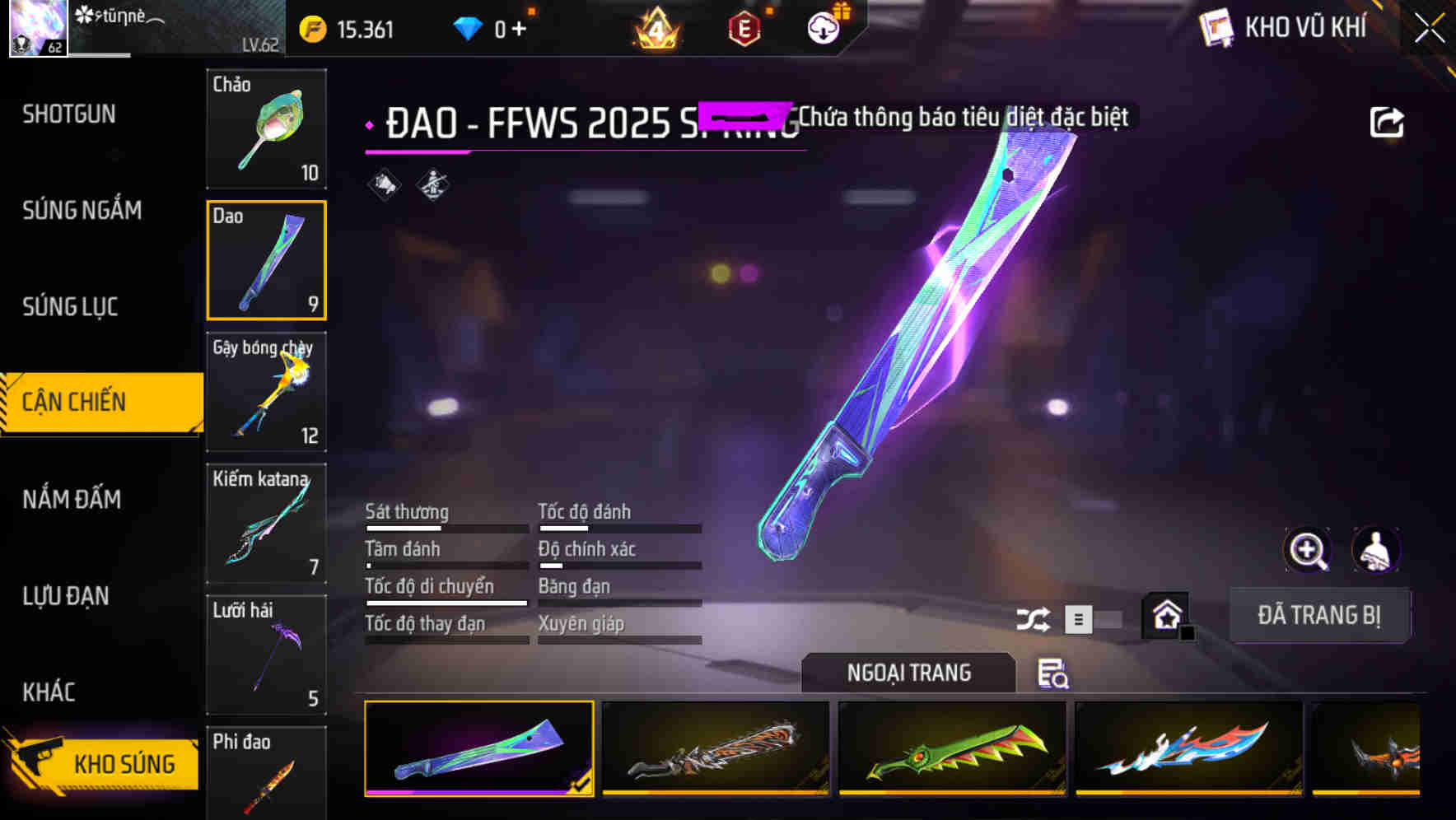
Task: Select the Kiếm katana weapon thumbnail
Action: (266, 523)
